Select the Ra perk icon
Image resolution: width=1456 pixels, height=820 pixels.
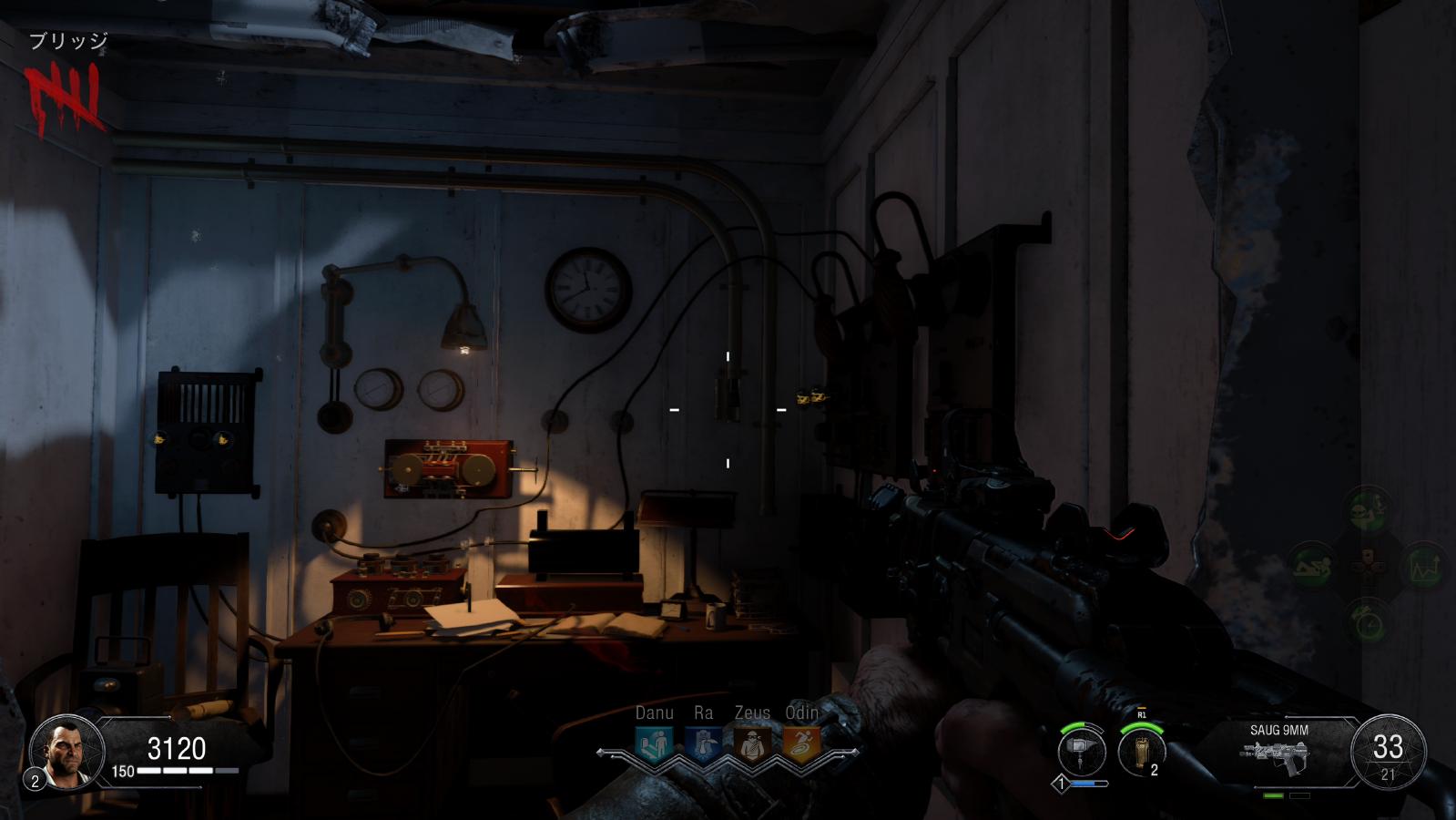click(x=703, y=744)
